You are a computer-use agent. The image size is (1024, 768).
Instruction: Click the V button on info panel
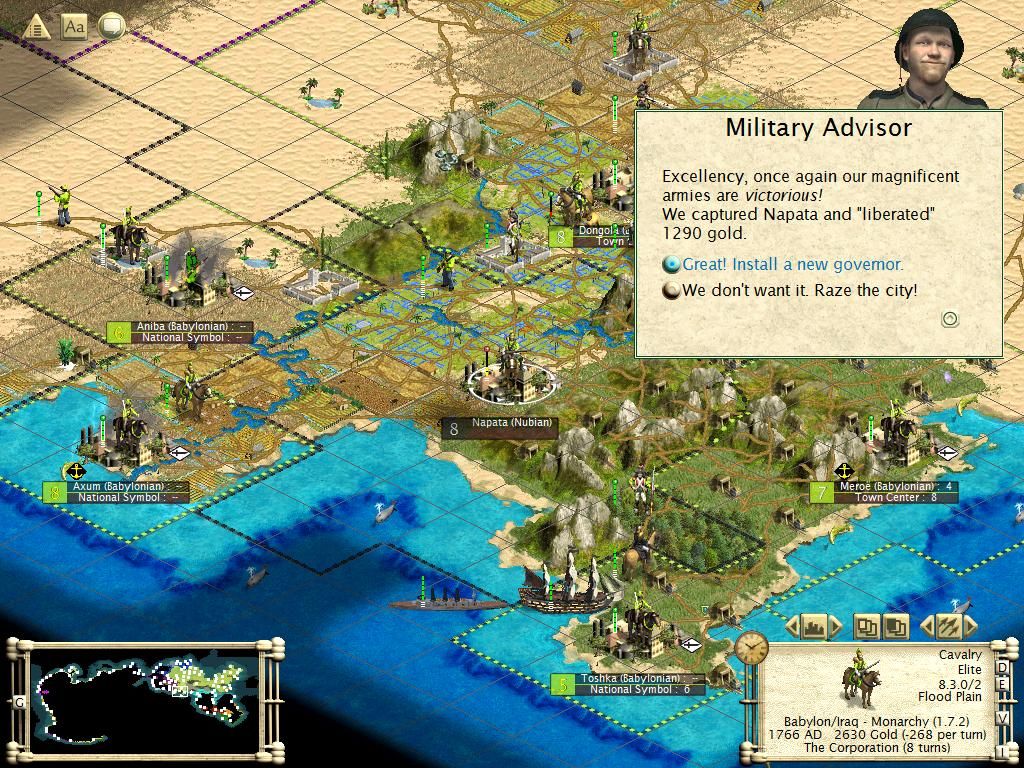click(1004, 716)
